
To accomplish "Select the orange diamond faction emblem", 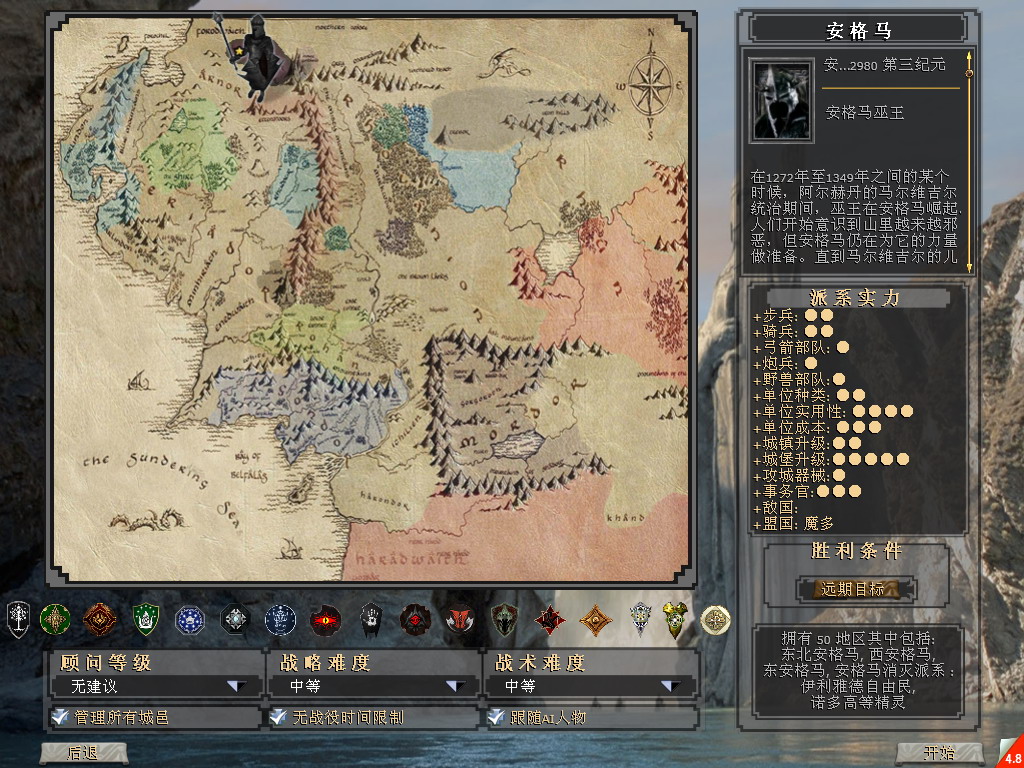I will pyautogui.click(x=596, y=620).
